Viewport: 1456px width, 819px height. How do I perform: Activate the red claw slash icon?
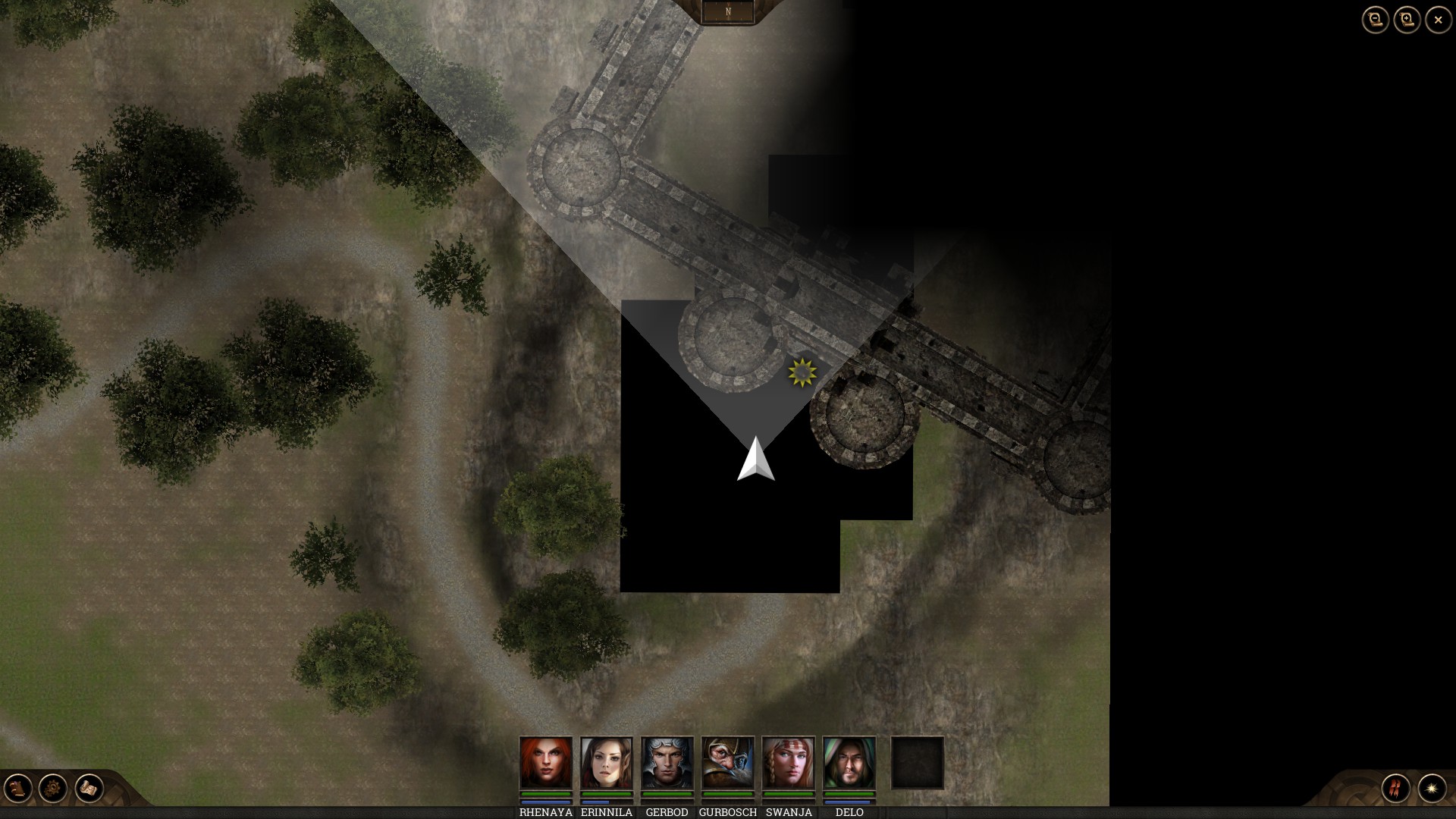coord(1396,789)
